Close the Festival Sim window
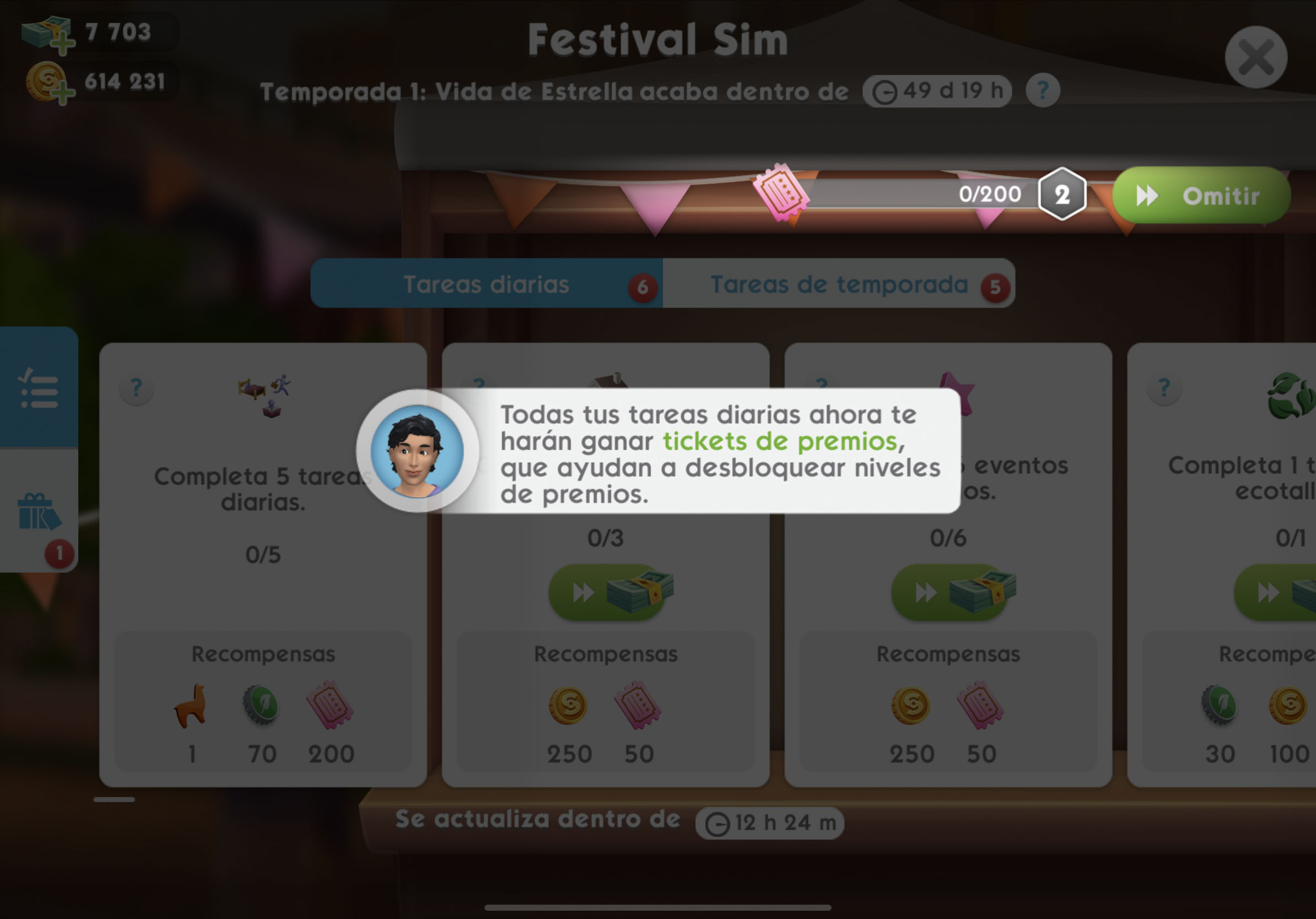Screen dimensions: 1316x919 pos(1255,57)
